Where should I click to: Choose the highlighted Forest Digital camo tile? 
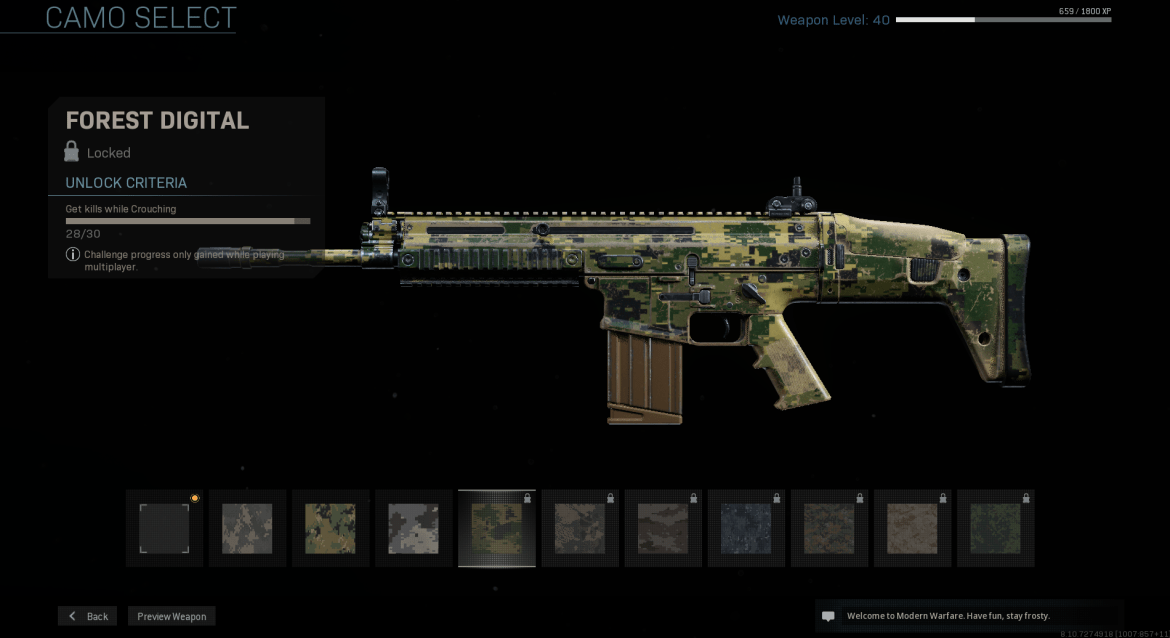(x=496, y=528)
